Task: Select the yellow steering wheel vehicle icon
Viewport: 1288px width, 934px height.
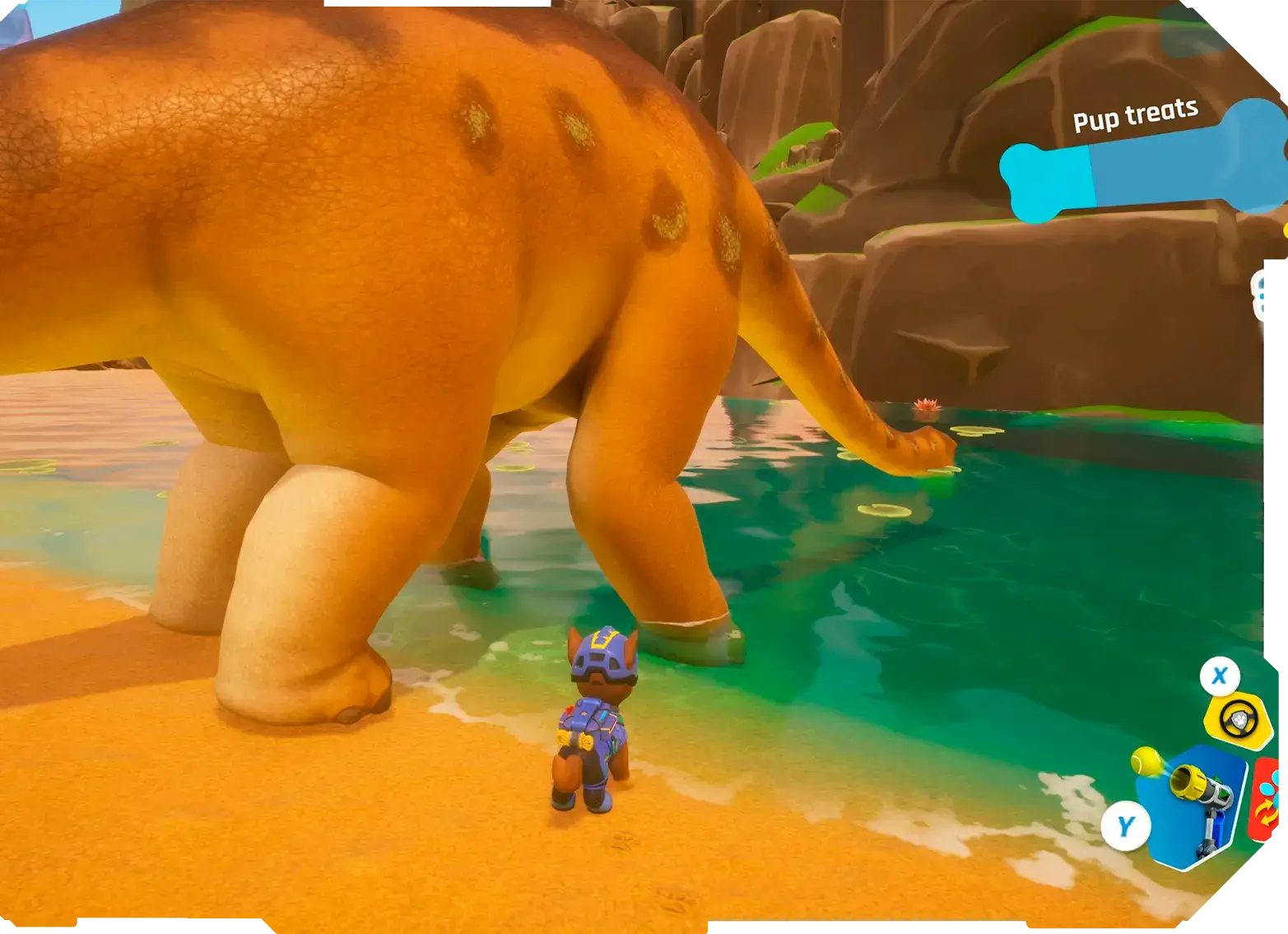Action: pos(1232,718)
